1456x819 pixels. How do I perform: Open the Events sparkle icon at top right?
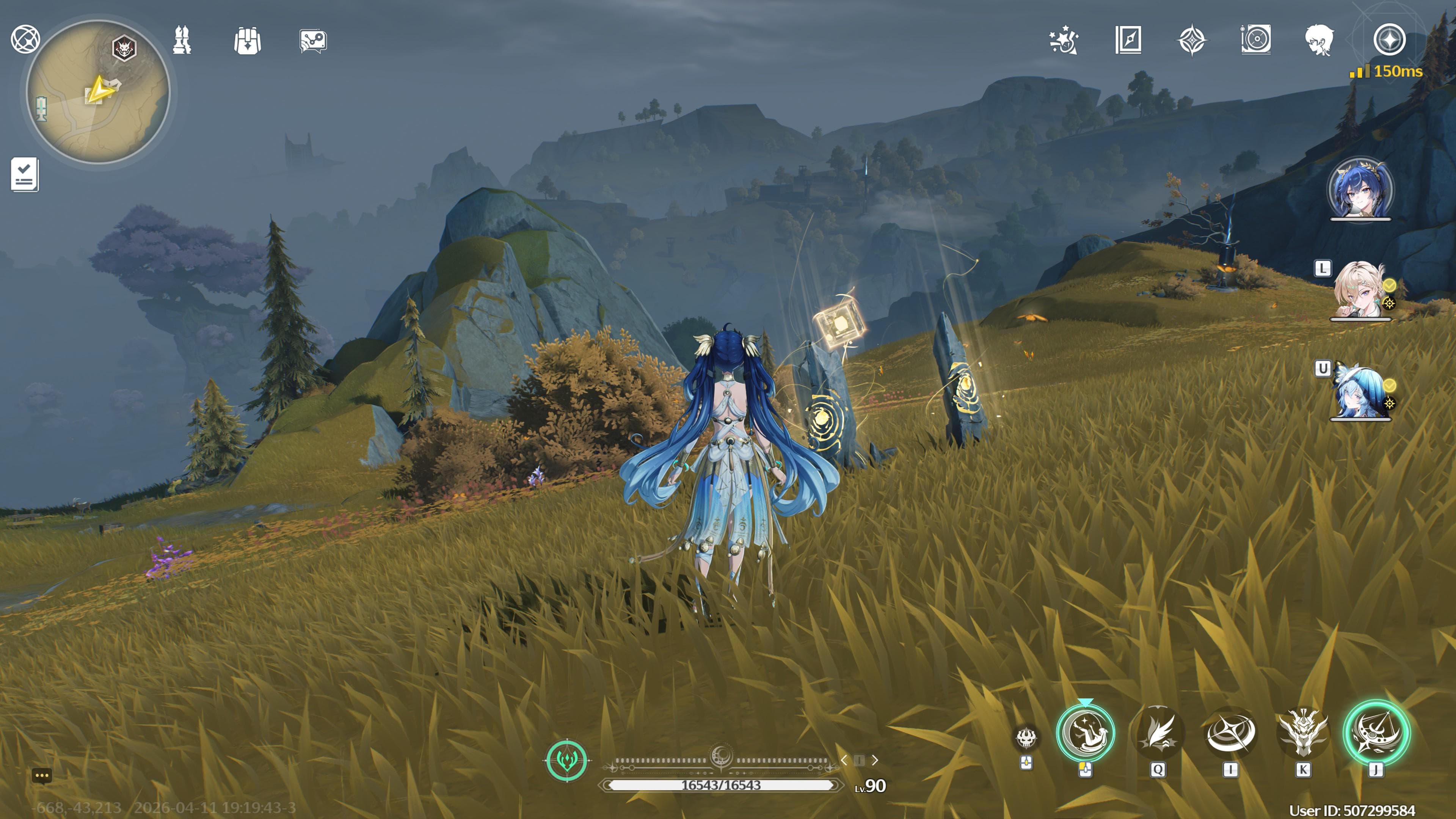pos(1064,40)
